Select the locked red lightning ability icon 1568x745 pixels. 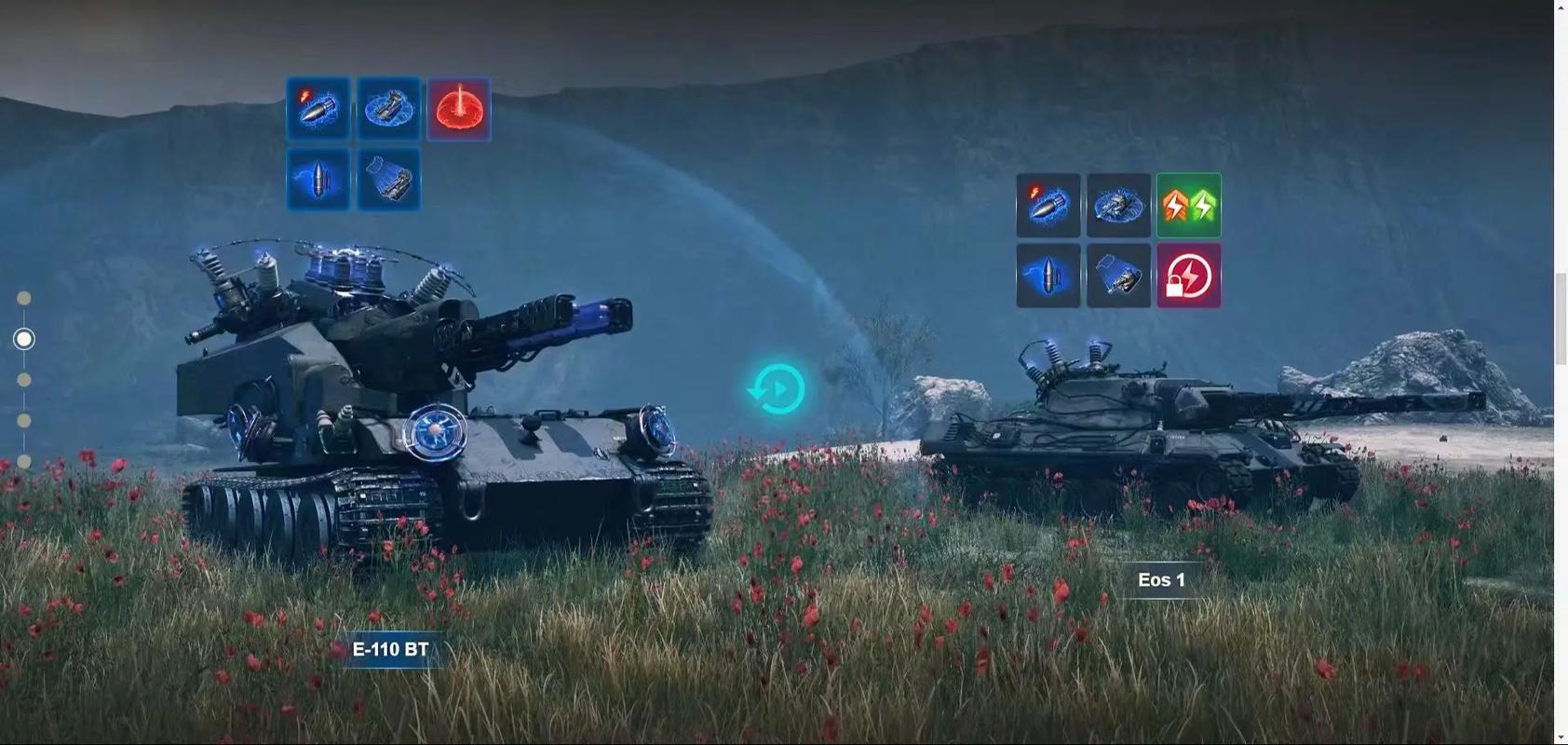click(x=1189, y=277)
